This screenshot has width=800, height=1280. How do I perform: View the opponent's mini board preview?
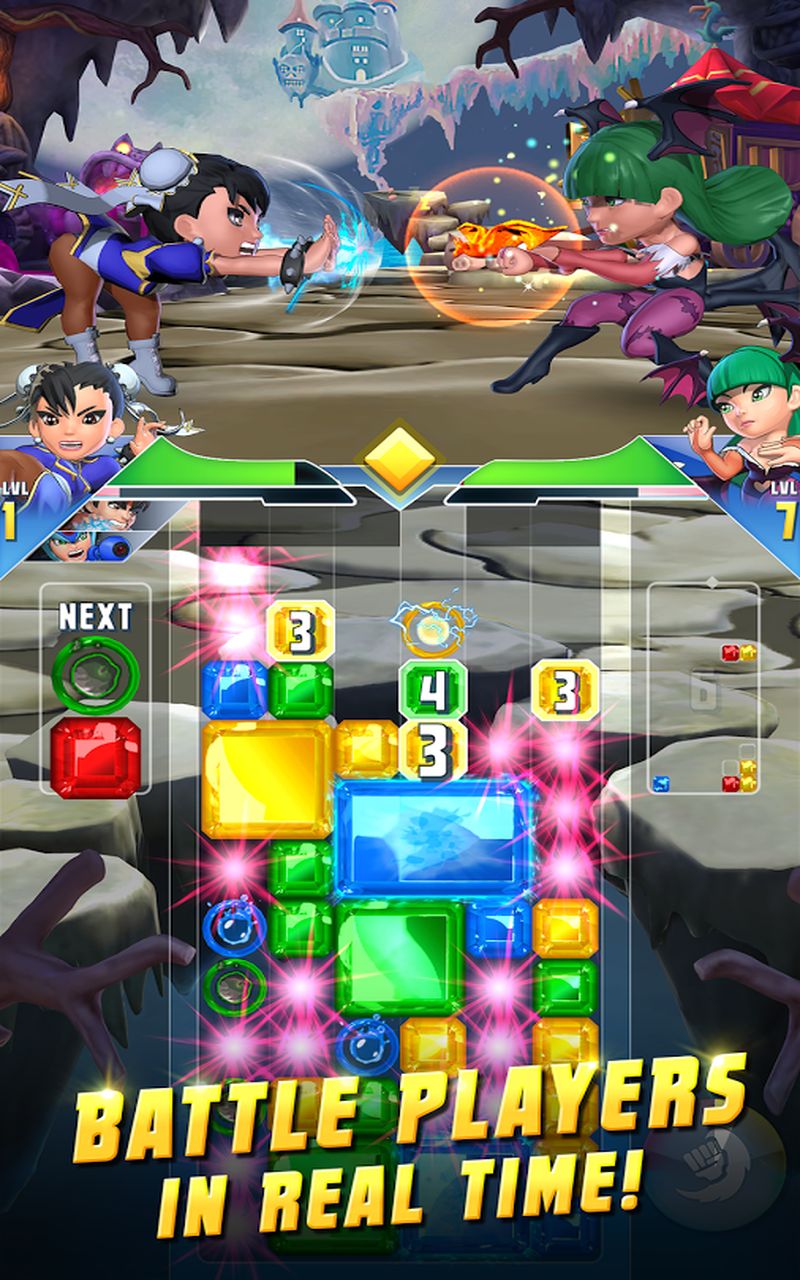click(x=703, y=690)
